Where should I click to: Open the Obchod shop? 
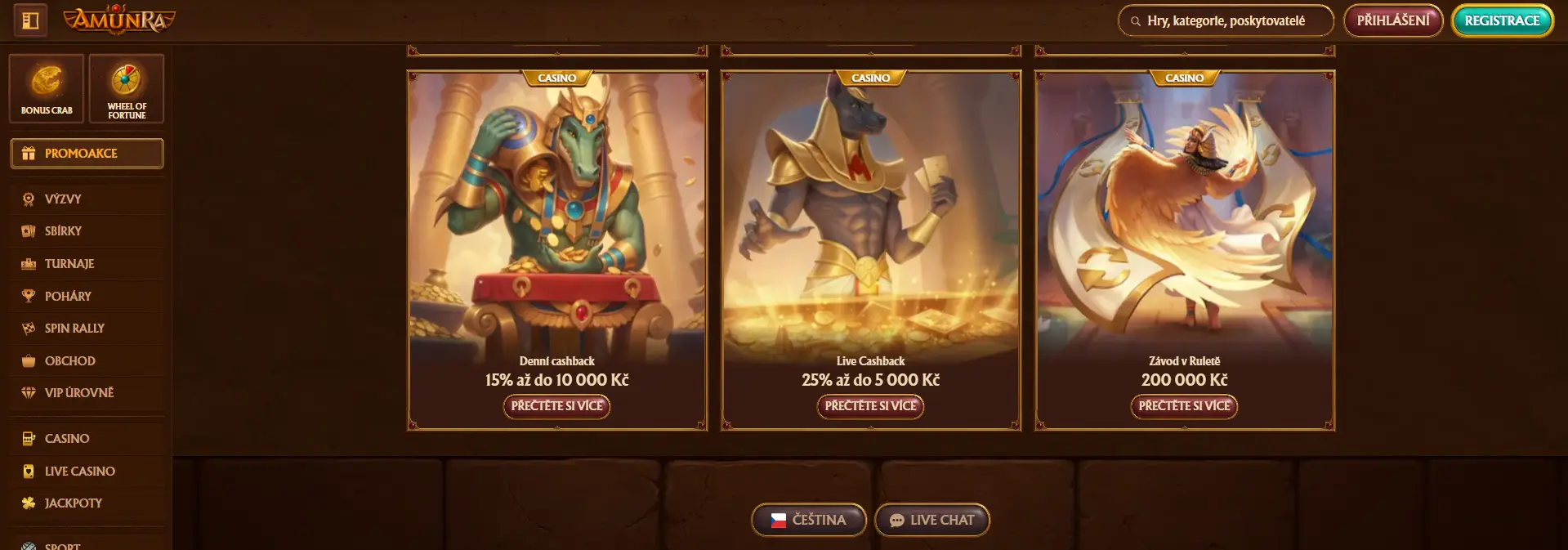point(69,360)
